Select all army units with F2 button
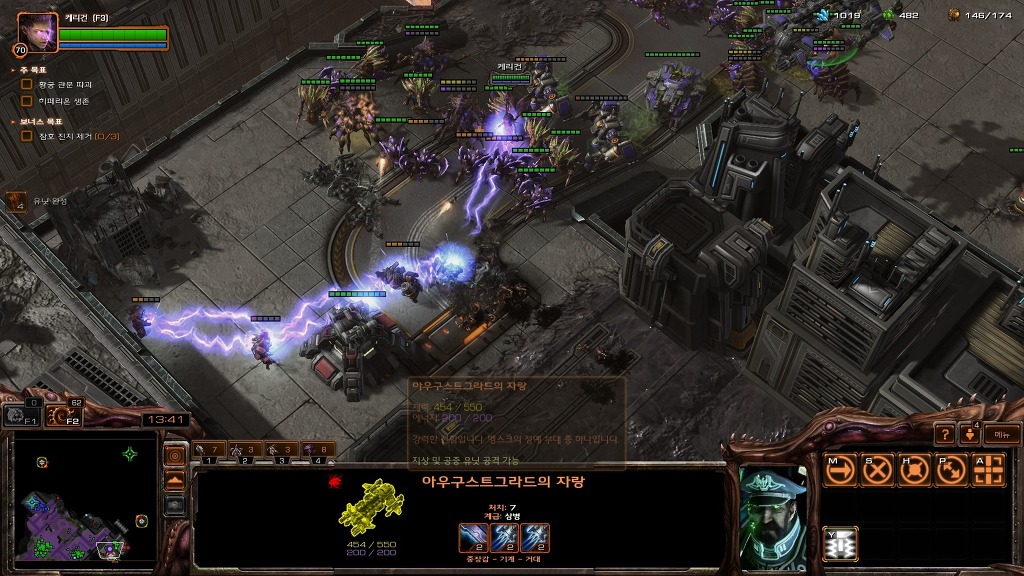Image resolution: width=1024 pixels, height=576 pixels. 62,415
